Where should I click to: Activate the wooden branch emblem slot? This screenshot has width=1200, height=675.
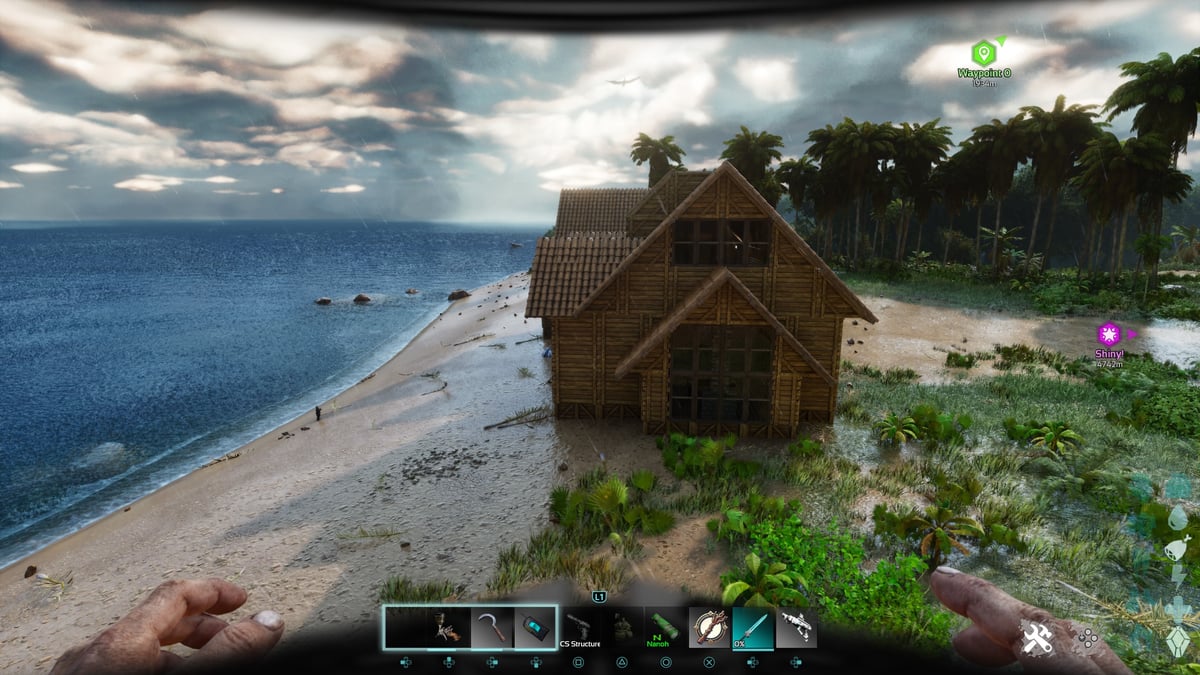point(709,627)
